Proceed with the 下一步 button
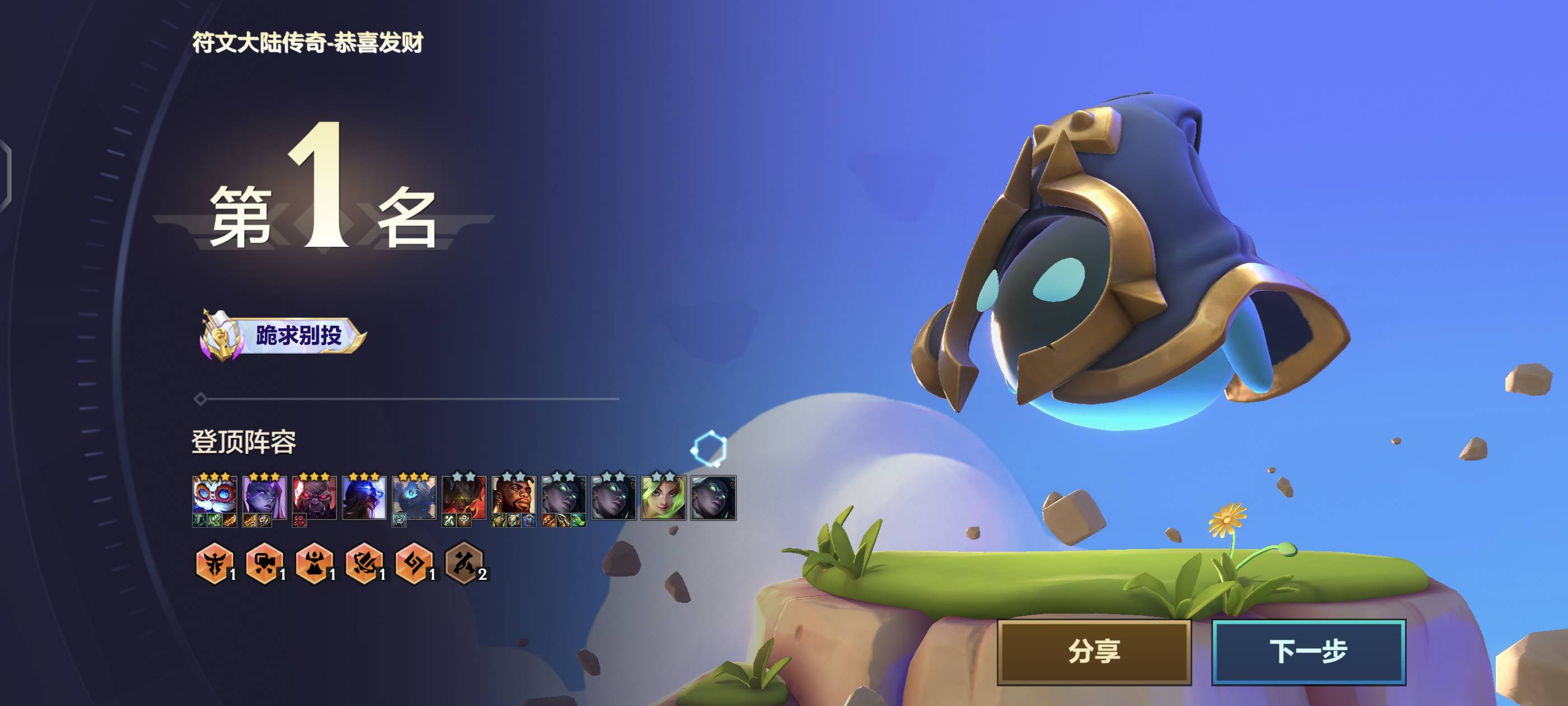Image resolution: width=1568 pixels, height=706 pixels. (1308, 652)
